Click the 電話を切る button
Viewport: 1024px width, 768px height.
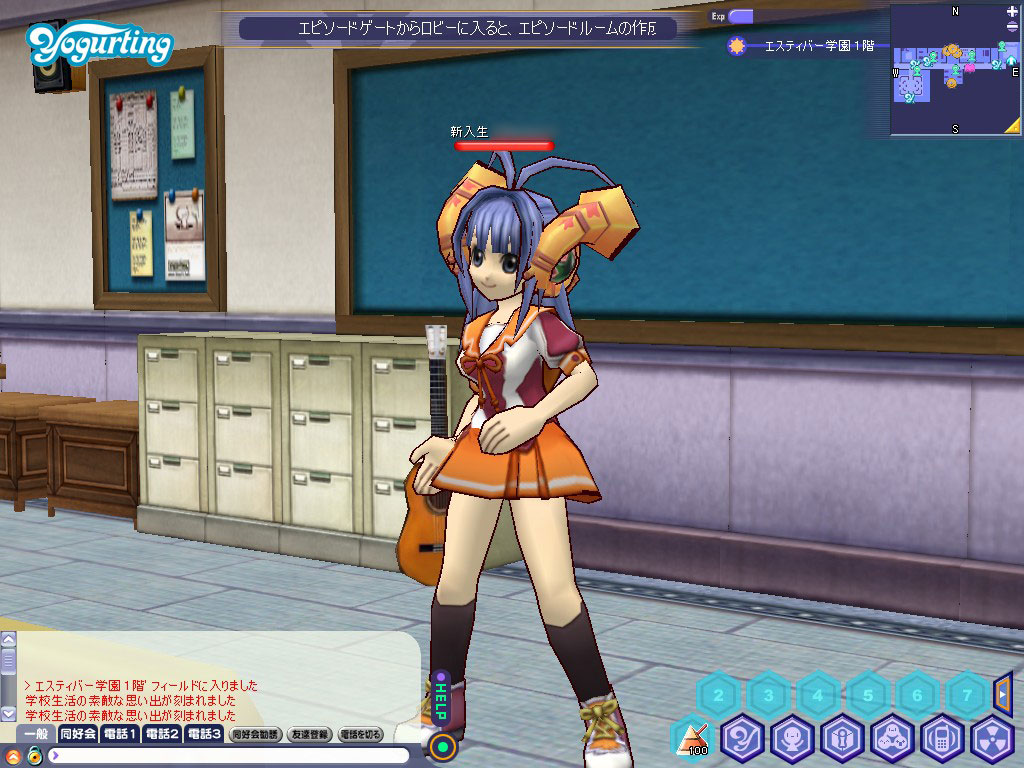[x=361, y=734]
